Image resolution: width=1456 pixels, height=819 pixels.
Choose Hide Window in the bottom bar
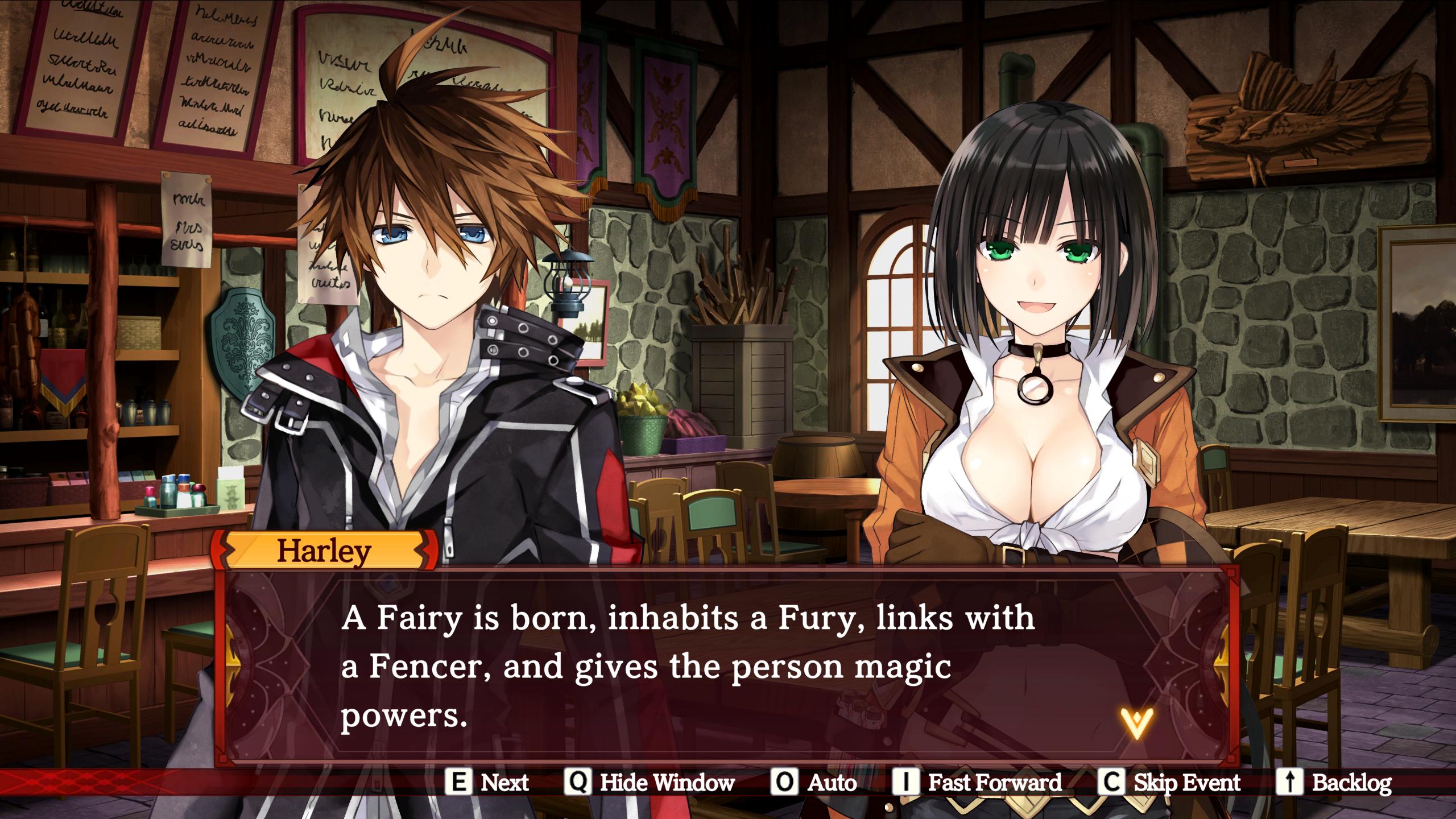point(650,783)
